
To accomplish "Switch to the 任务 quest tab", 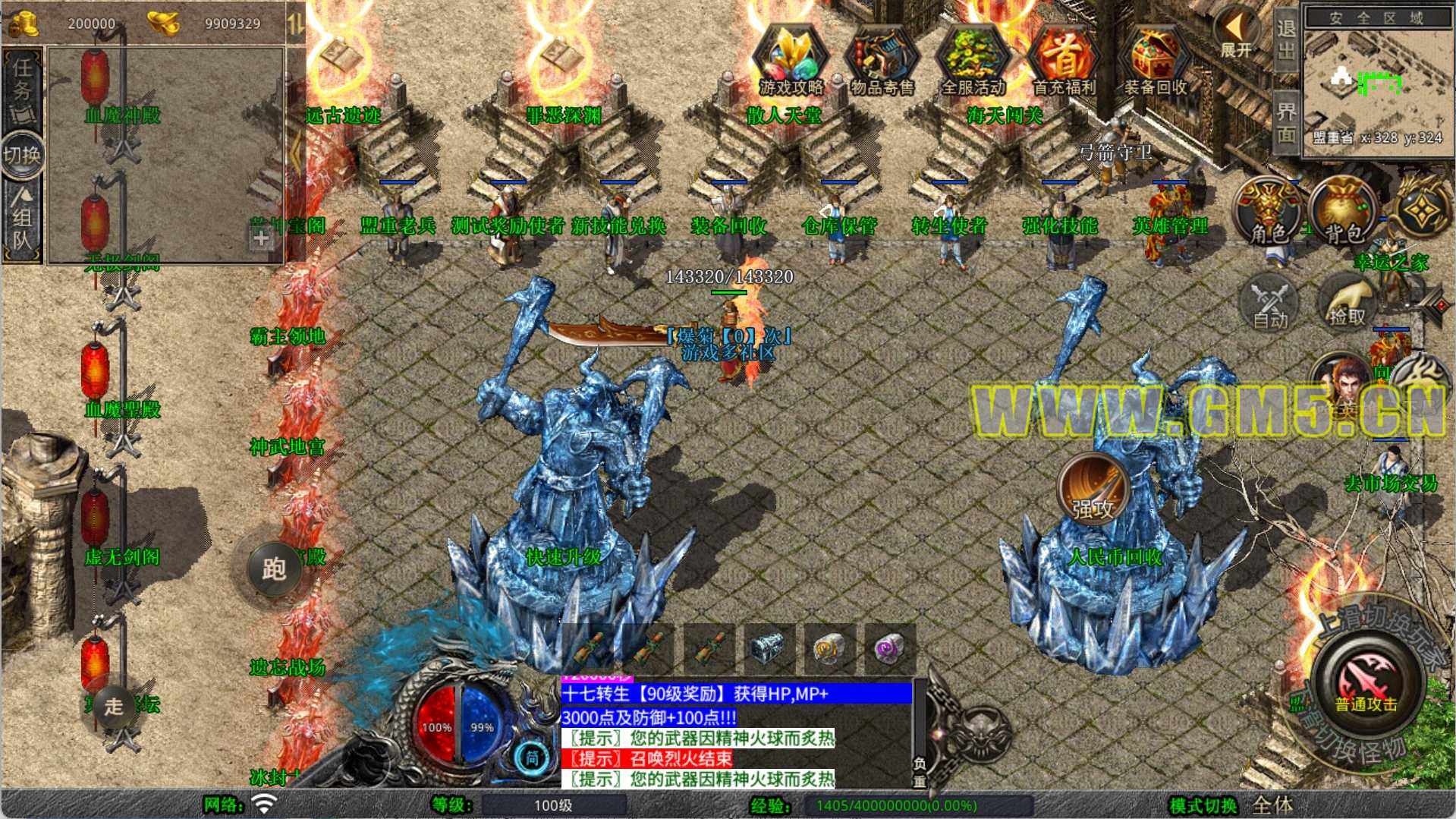I will click(22, 89).
